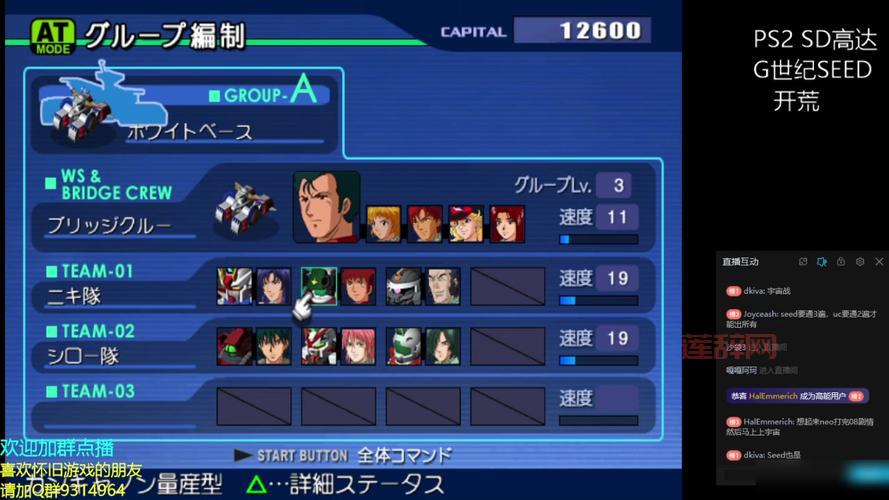The image size is (889, 500).
Task: Select the captain's large portrait in bridge crew
Action: tap(326, 206)
